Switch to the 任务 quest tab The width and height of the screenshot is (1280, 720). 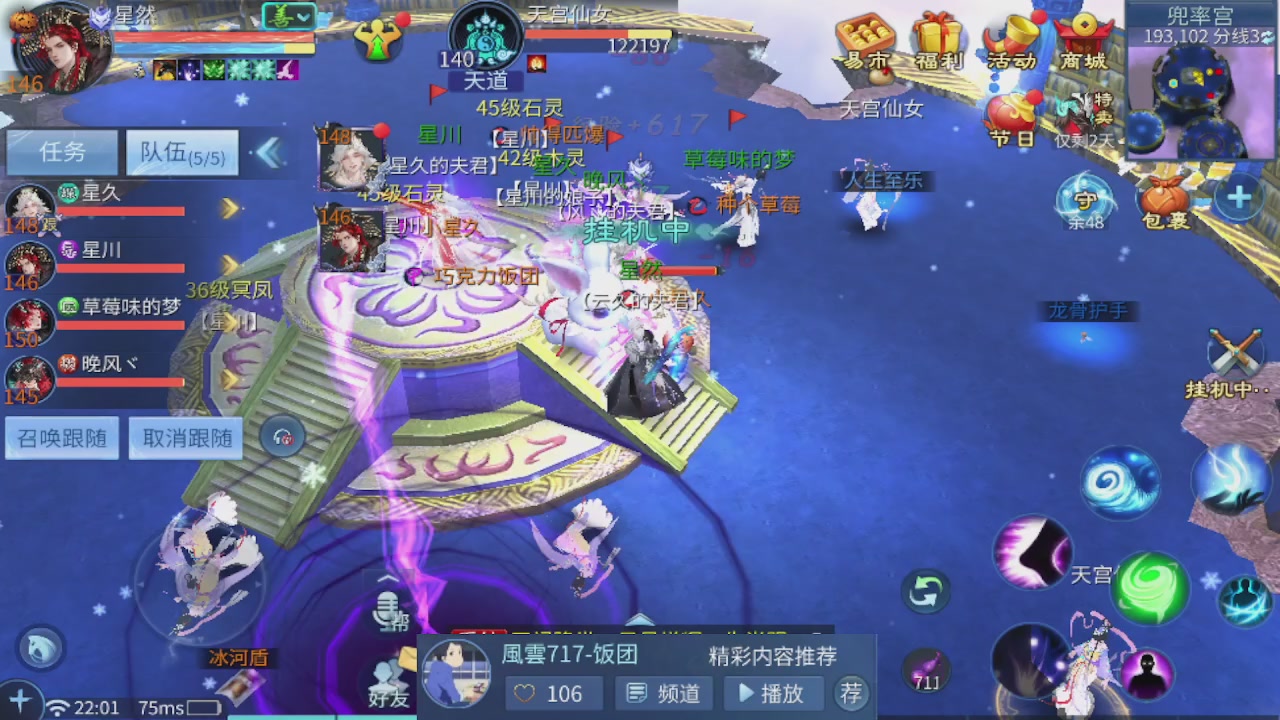pyautogui.click(x=60, y=151)
